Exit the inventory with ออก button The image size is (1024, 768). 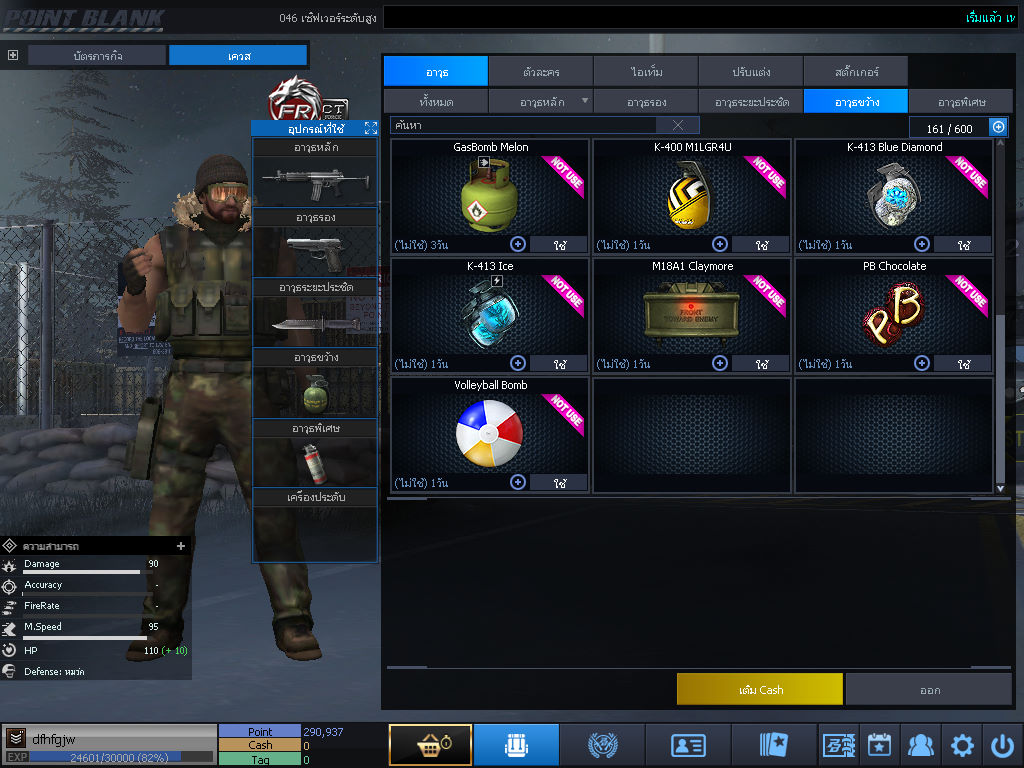[x=929, y=690]
